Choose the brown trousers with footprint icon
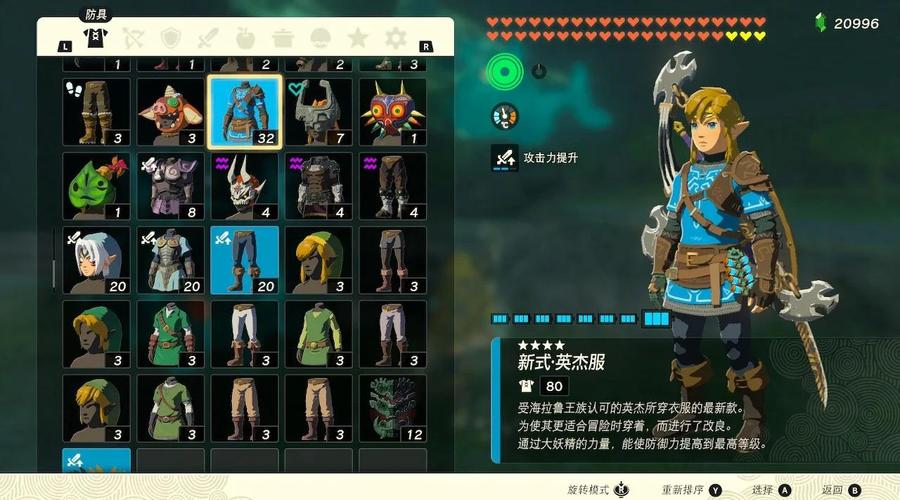This screenshot has height=500, width=900. pyautogui.click(x=97, y=111)
